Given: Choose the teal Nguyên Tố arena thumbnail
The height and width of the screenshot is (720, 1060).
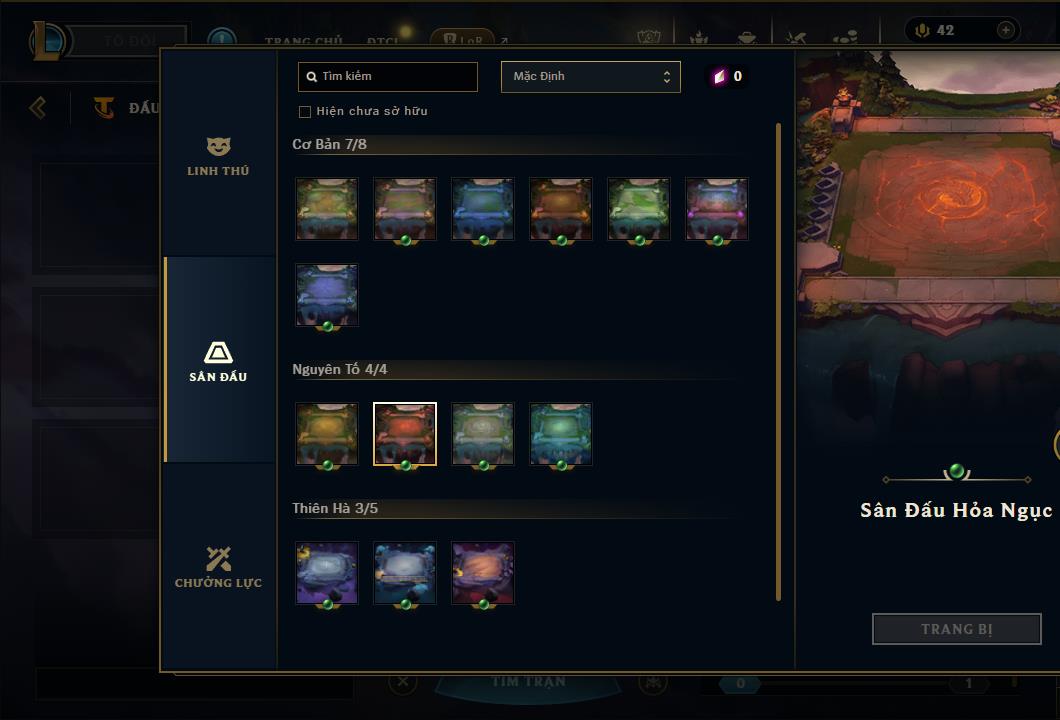Looking at the screenshot, I should 561,434.
